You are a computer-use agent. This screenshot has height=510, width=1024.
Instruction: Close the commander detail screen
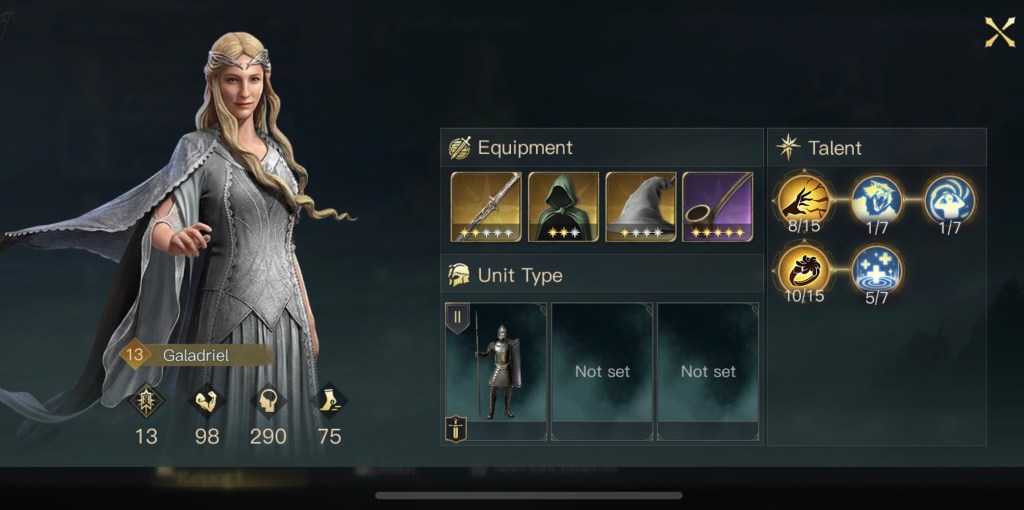[999, 32]
